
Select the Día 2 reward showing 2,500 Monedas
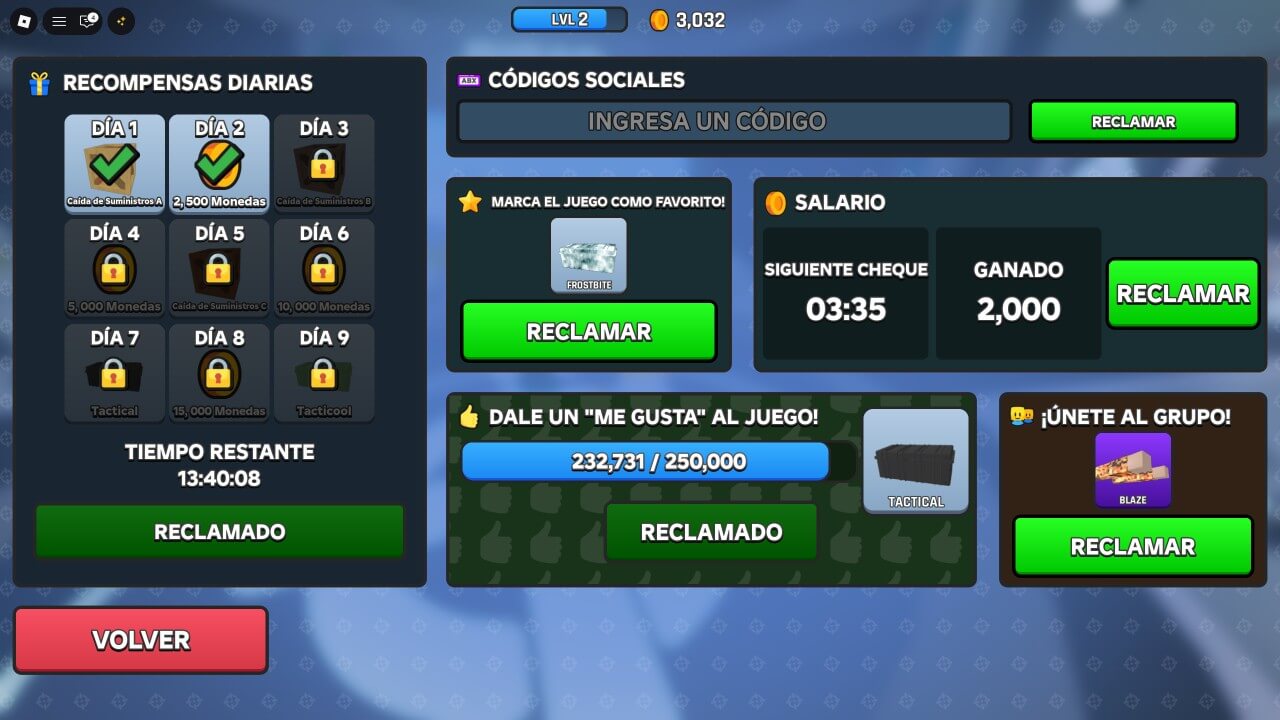pyautogui.click(x=219, y=163)
